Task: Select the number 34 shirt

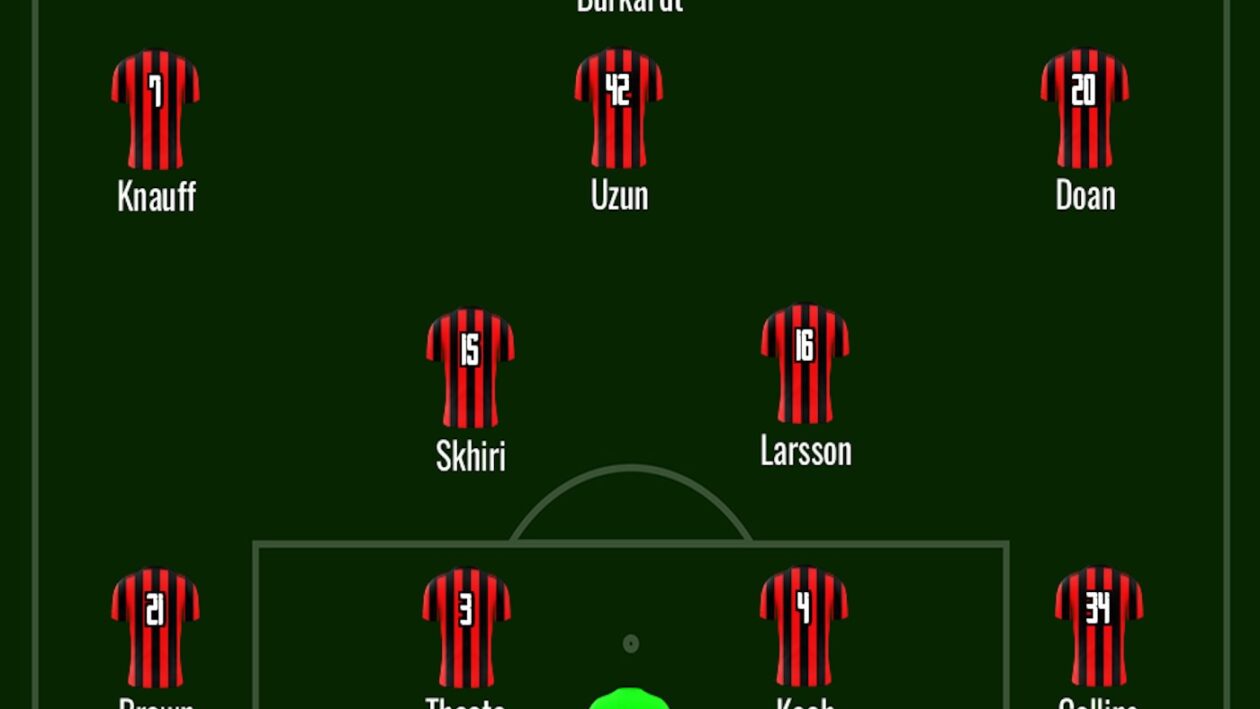Action: click(1099, 626)
